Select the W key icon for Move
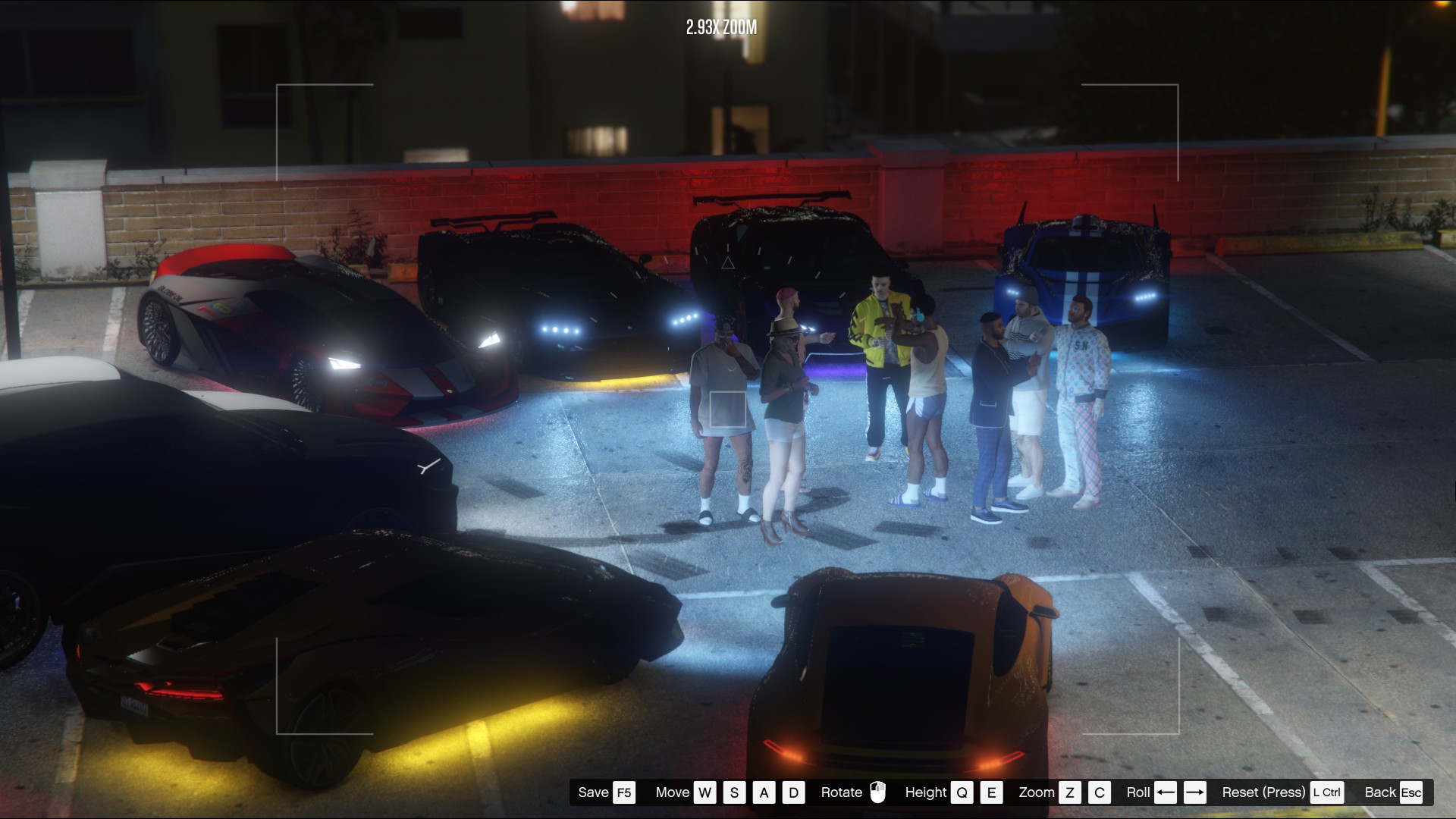Screen dimensions: 1456x819 (704, 792)
